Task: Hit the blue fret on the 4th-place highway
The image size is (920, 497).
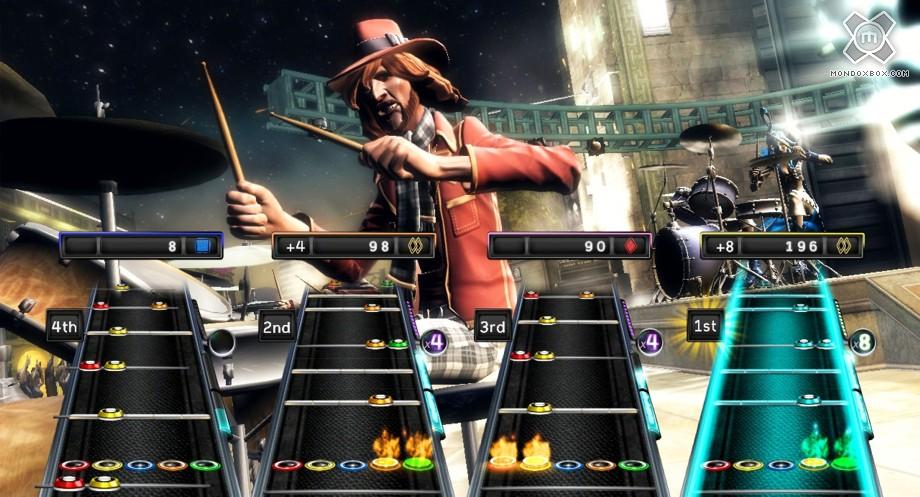Action: pyautogui.click(x=140, y=465)
